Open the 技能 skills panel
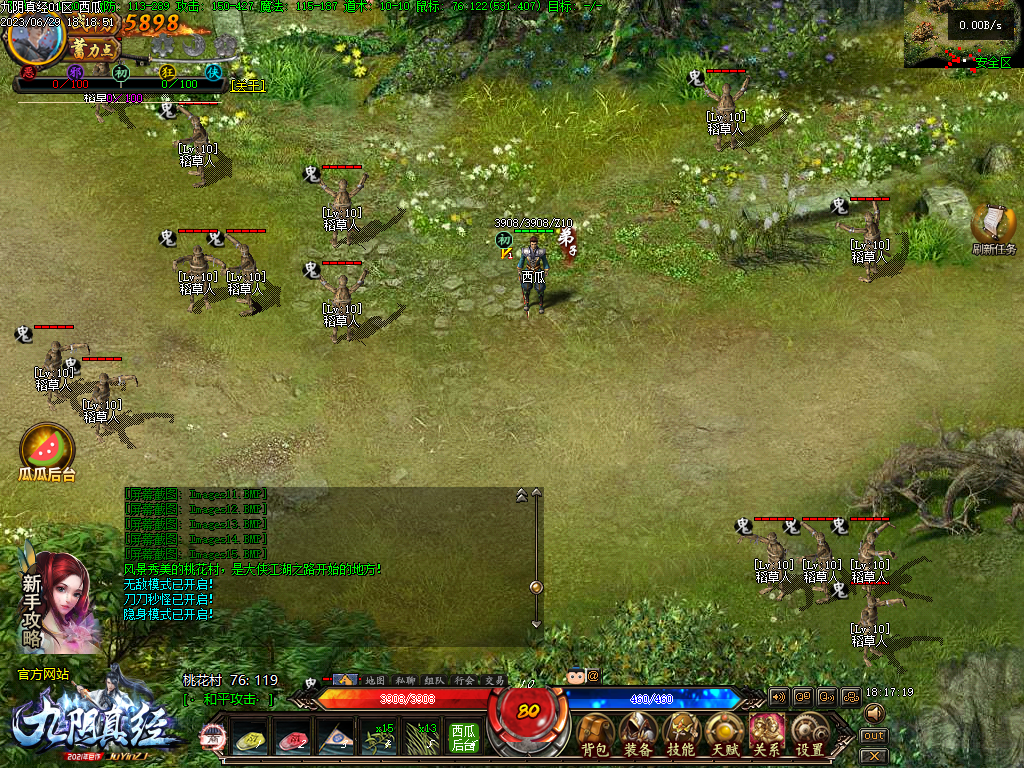The image size is (1024, 768). [681, 734]
